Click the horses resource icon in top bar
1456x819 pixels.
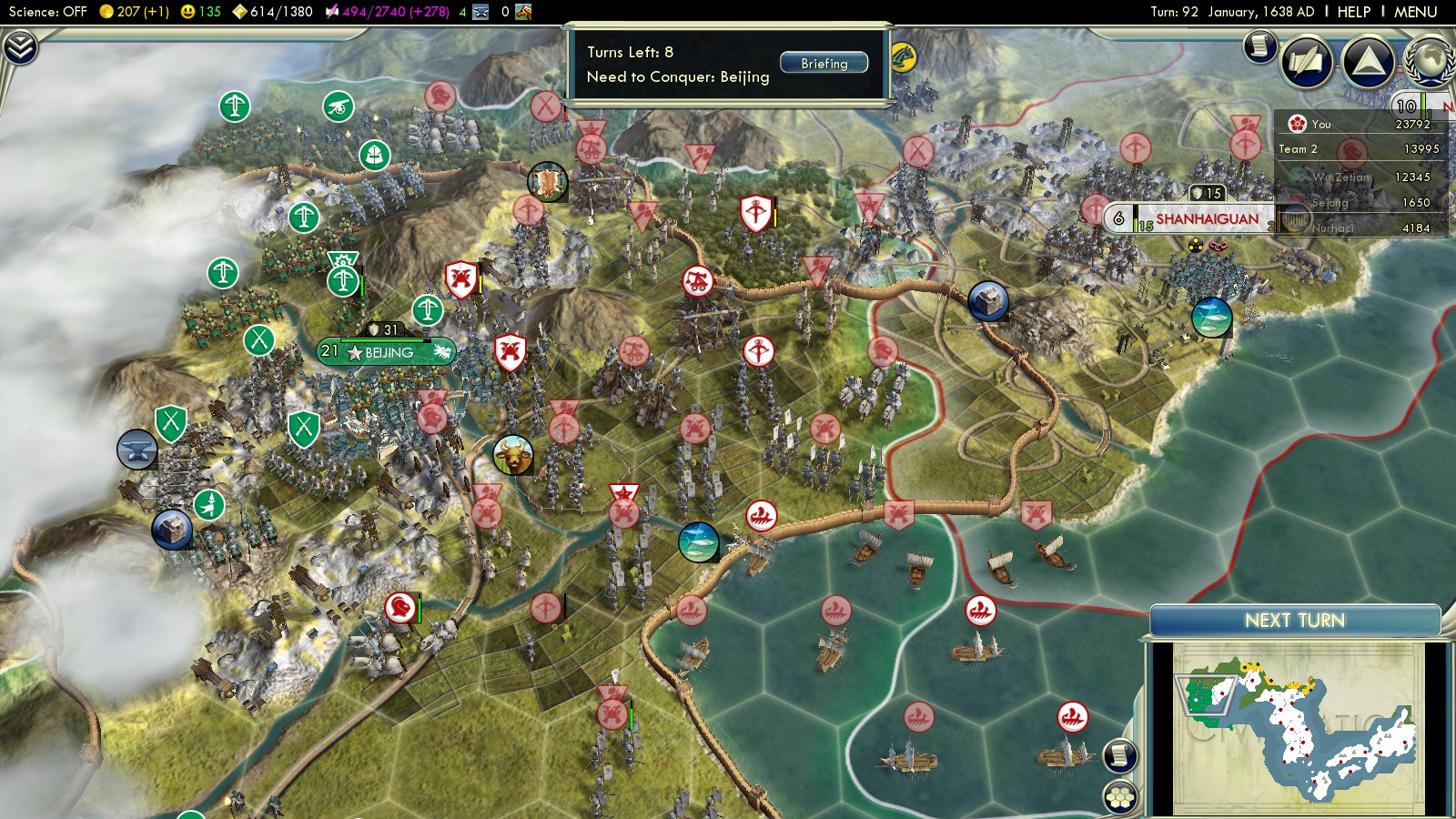pyautogui.click(x=522, y=12)
